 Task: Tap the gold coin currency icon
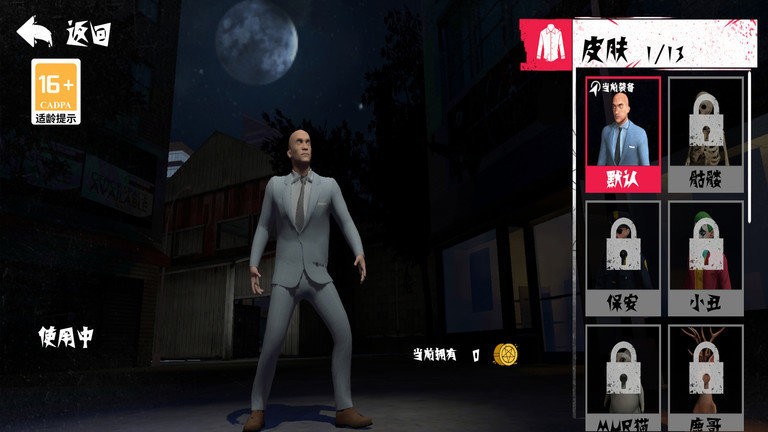point(505,355)
